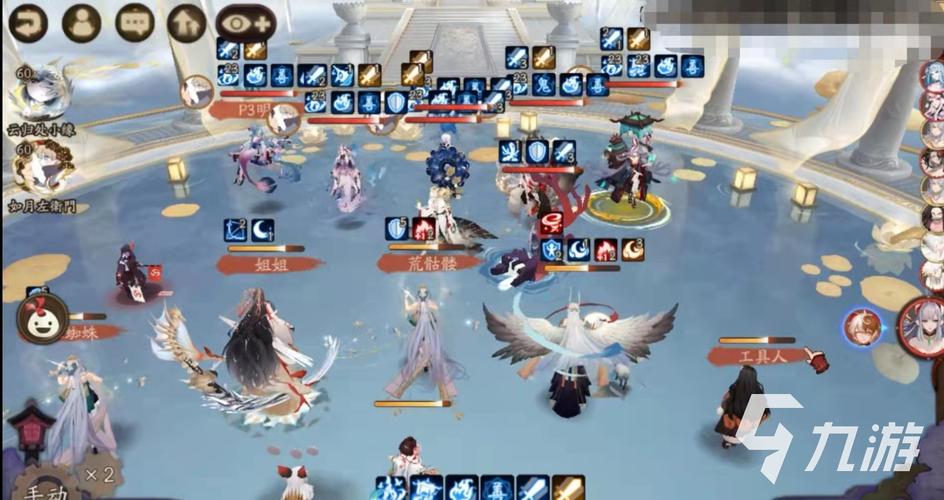Open the smiley face emote button
This screenshot has width=944, height=500.
[x=42, y=319]
